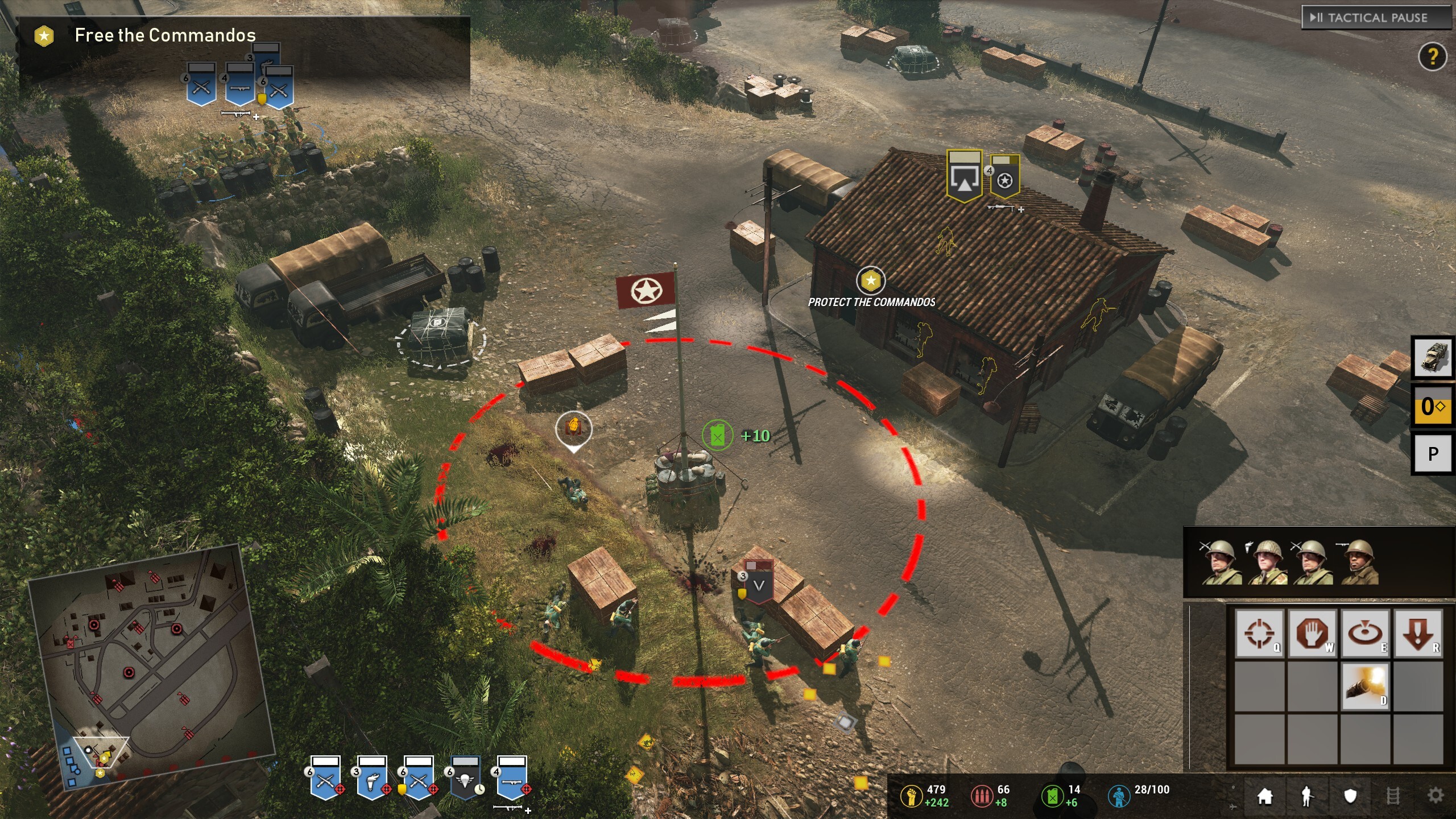Open the gear settings menu

(x=1436, y=796)
